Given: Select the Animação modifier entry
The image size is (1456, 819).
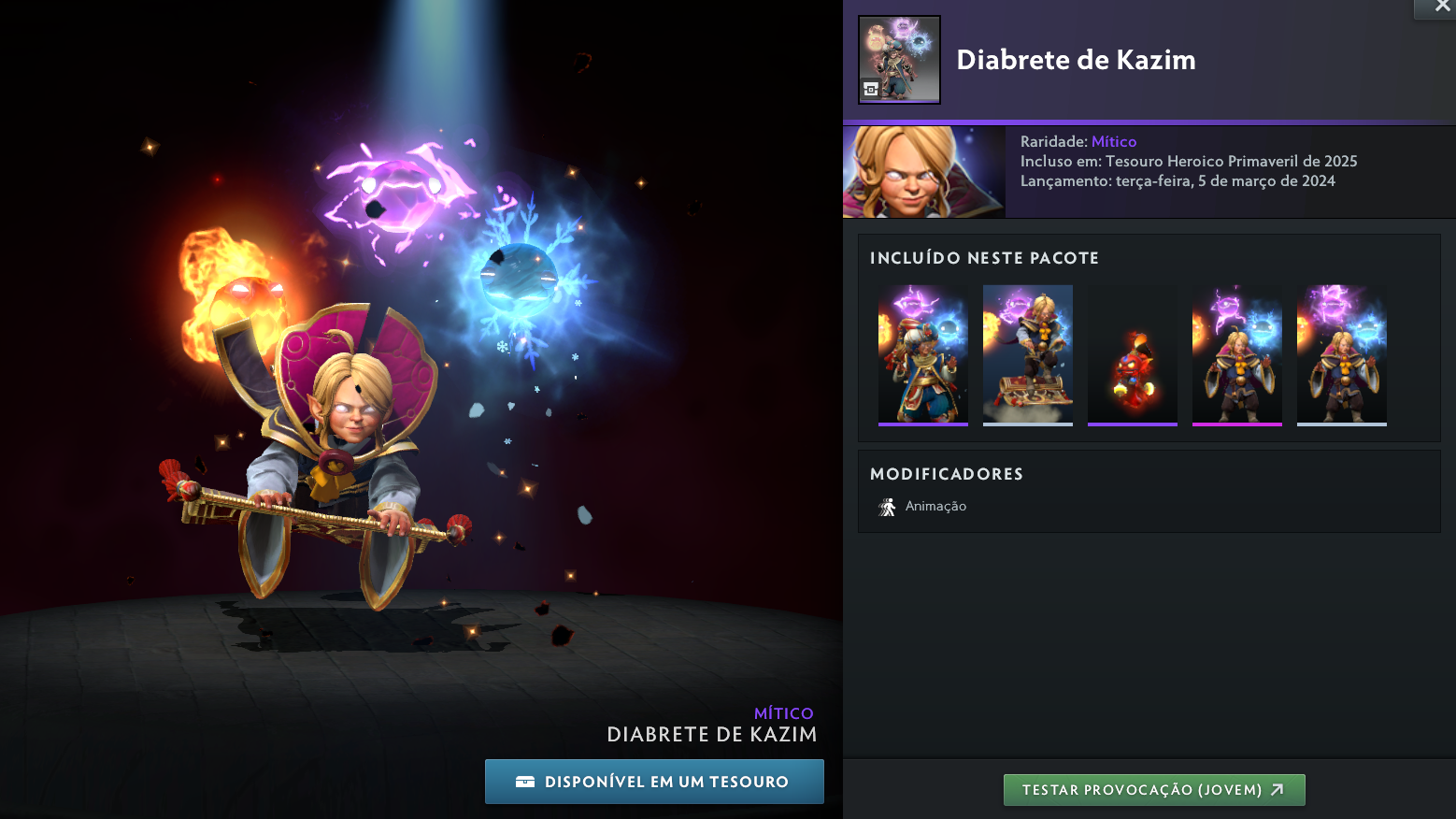Looking at the screenshot, I should click(x=923, y=507).
